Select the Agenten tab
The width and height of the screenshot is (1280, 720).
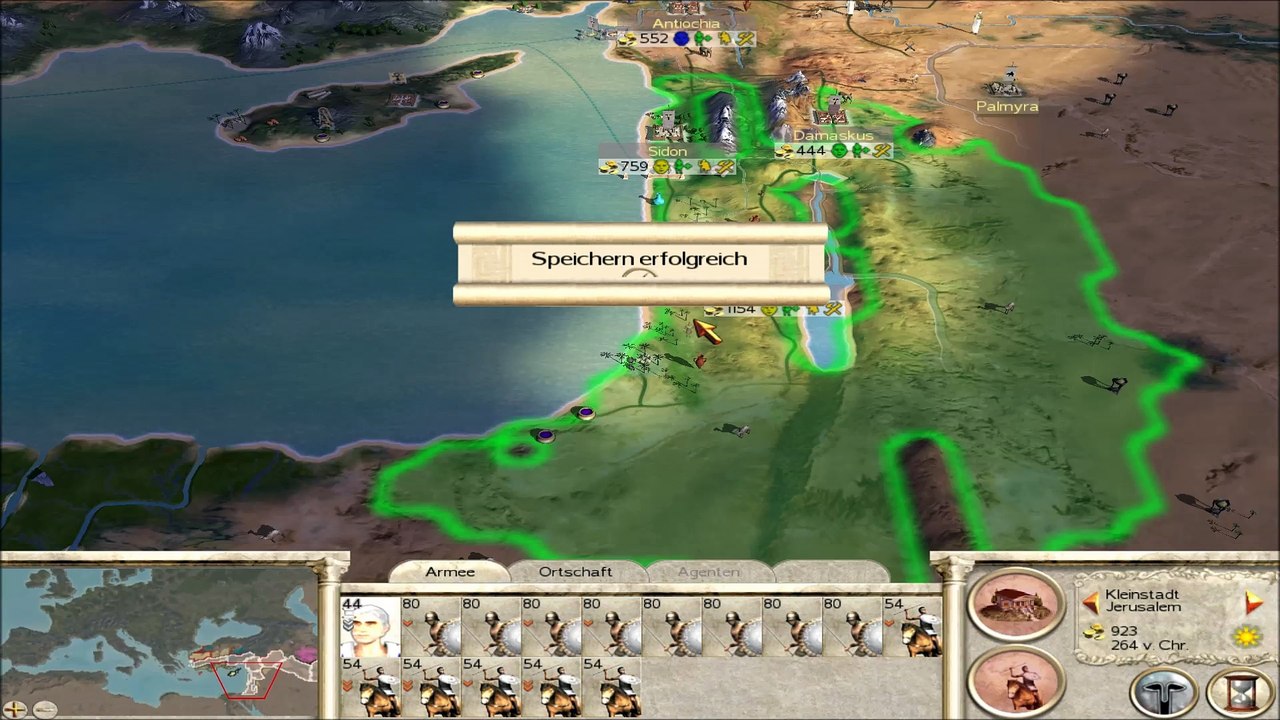(709, 572)
